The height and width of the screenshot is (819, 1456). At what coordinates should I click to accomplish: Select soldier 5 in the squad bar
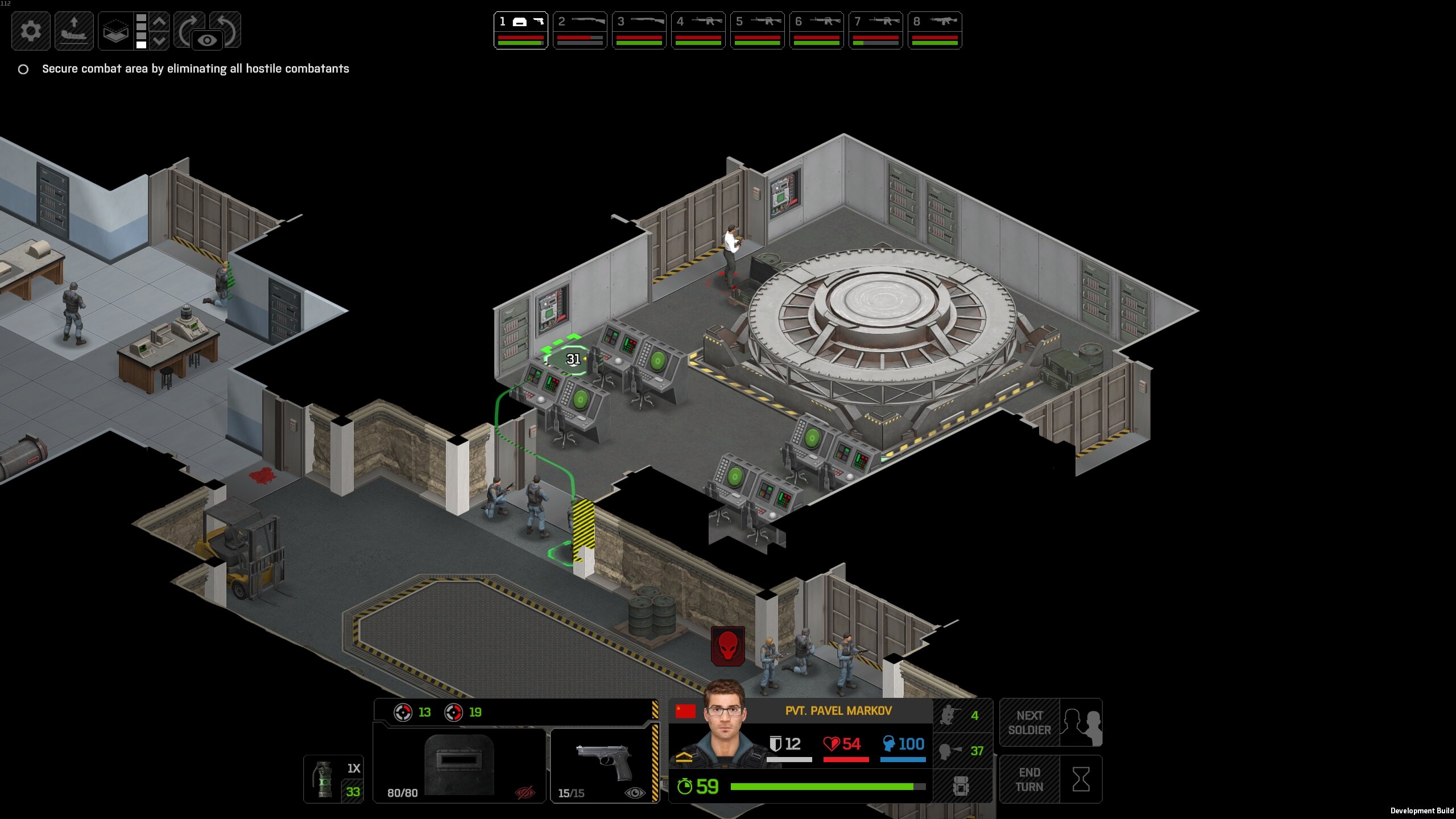pos(757,30)
